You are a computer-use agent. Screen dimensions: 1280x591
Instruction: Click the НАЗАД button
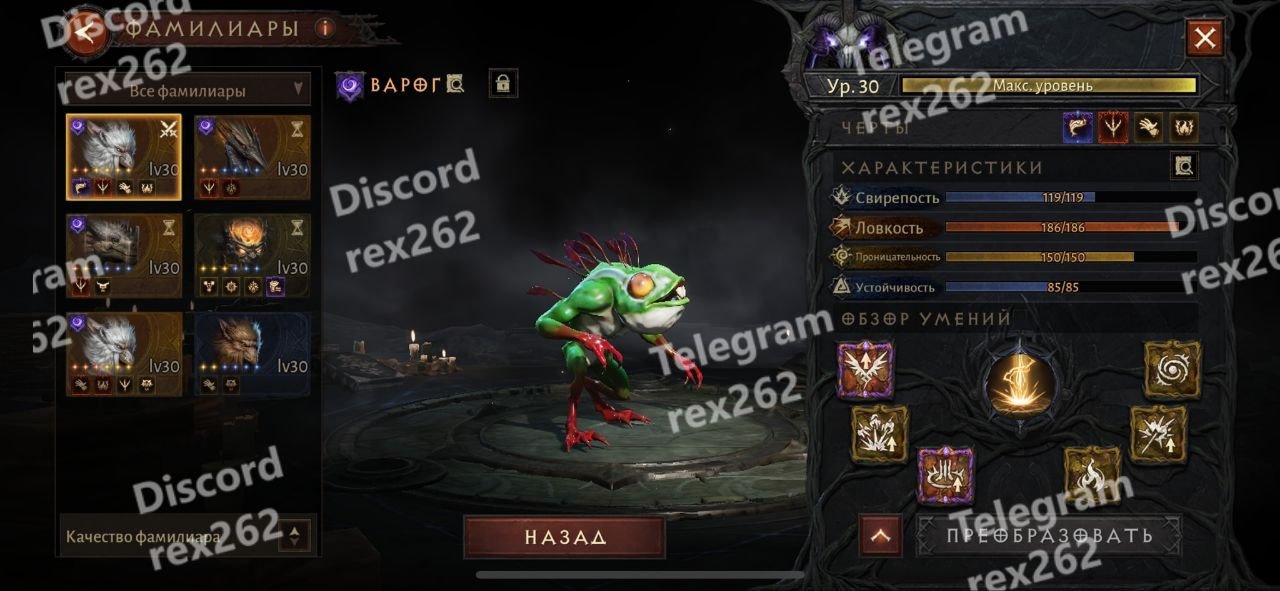pos(564,537)
